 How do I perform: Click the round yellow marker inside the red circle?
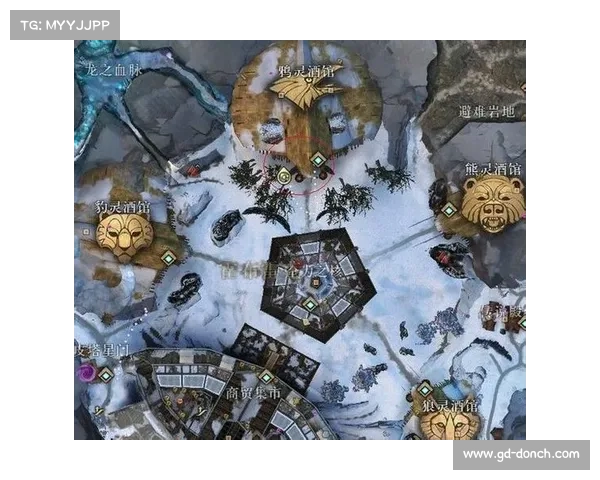click(x=284, y=176)
